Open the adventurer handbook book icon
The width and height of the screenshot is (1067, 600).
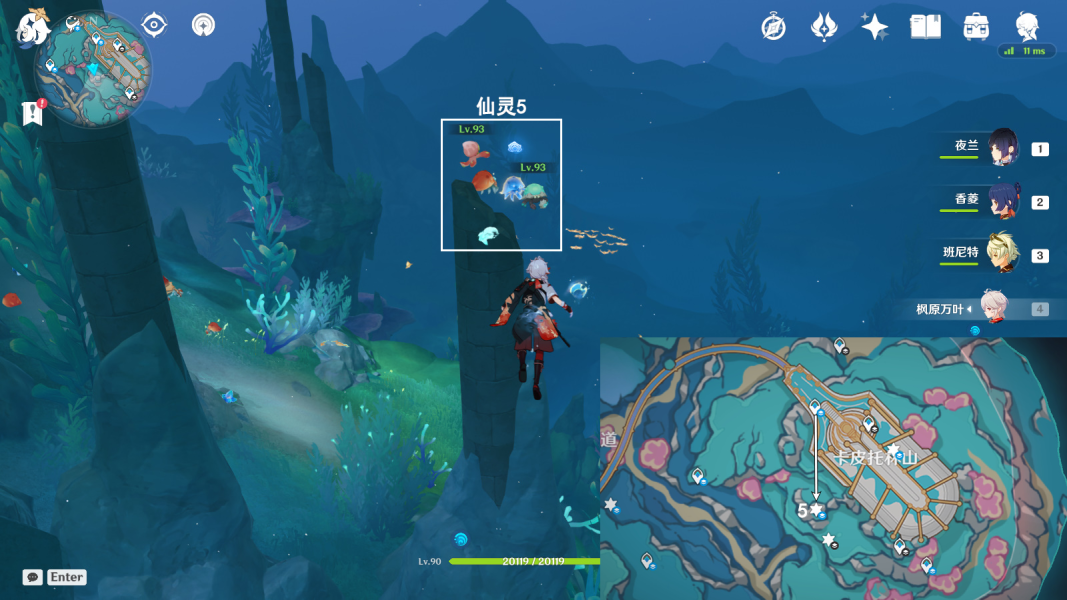click(925, 27)
